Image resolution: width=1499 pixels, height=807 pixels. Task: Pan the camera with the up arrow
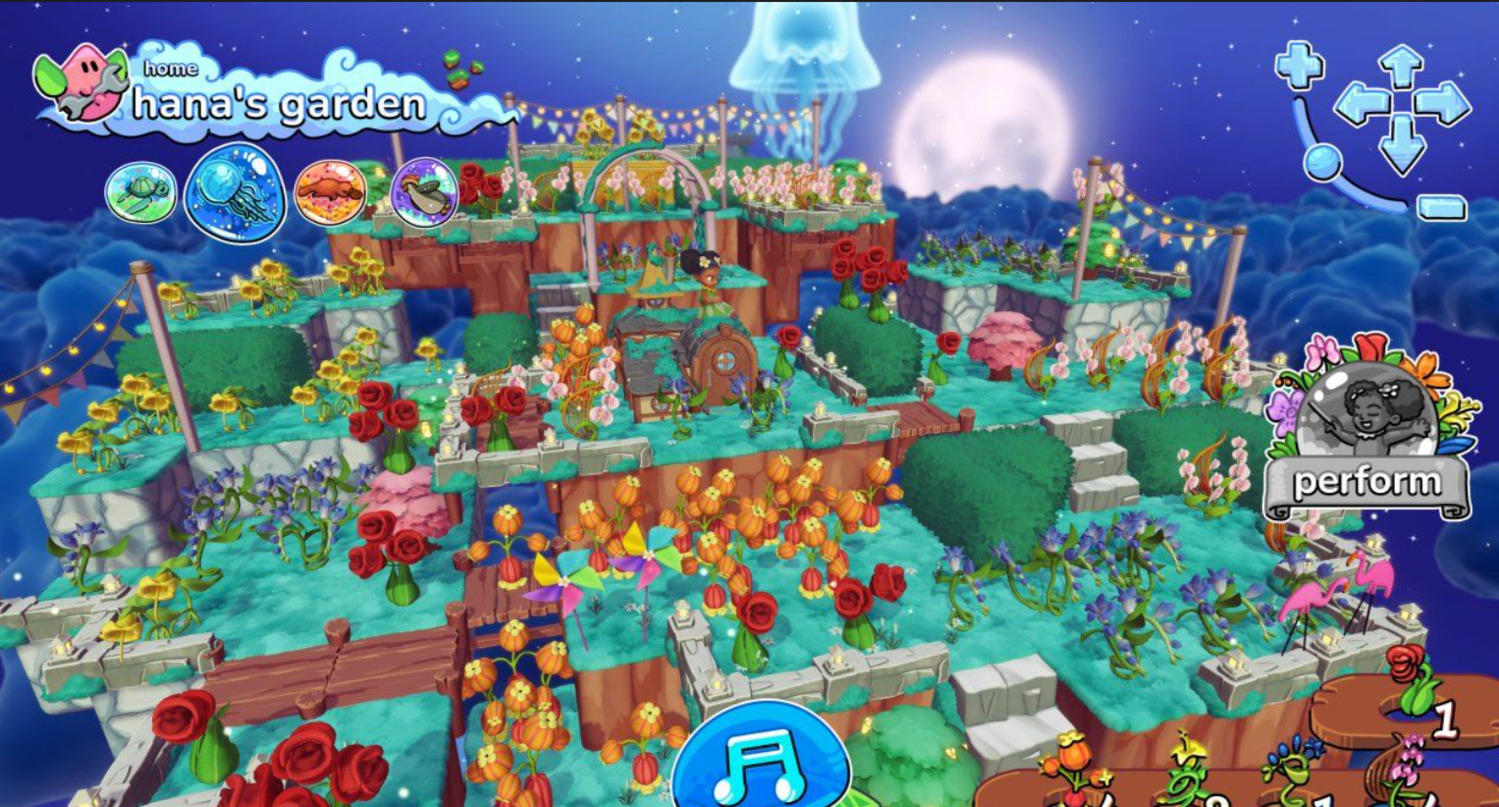coord(1401,66)
